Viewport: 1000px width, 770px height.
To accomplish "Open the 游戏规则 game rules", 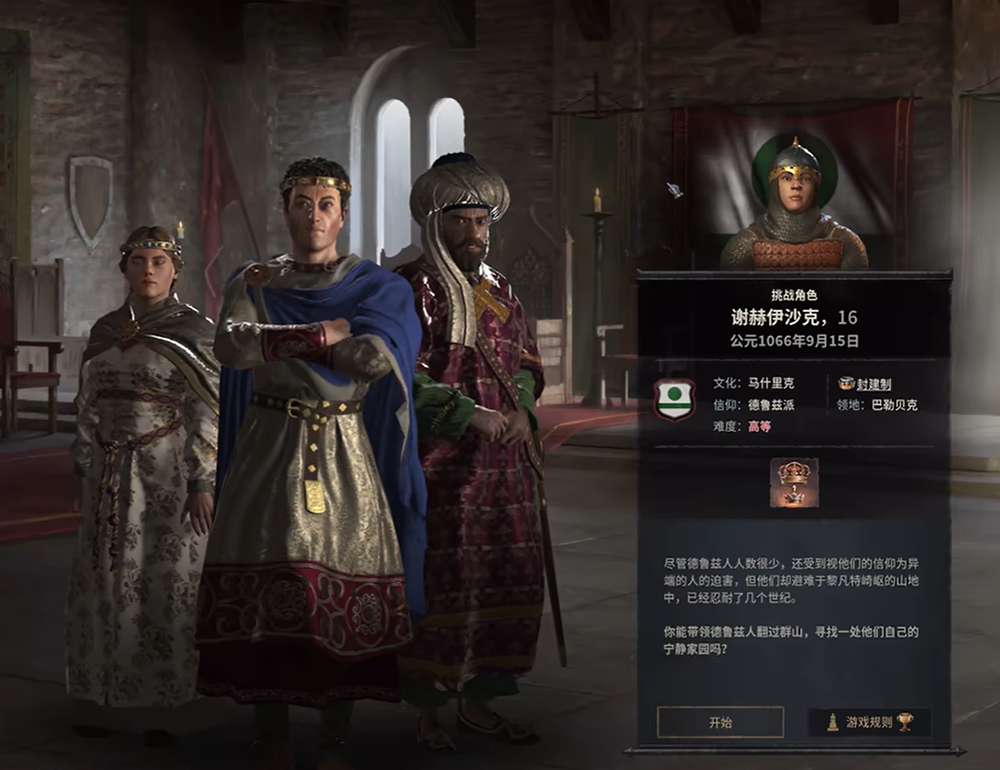I will (869, 722).
